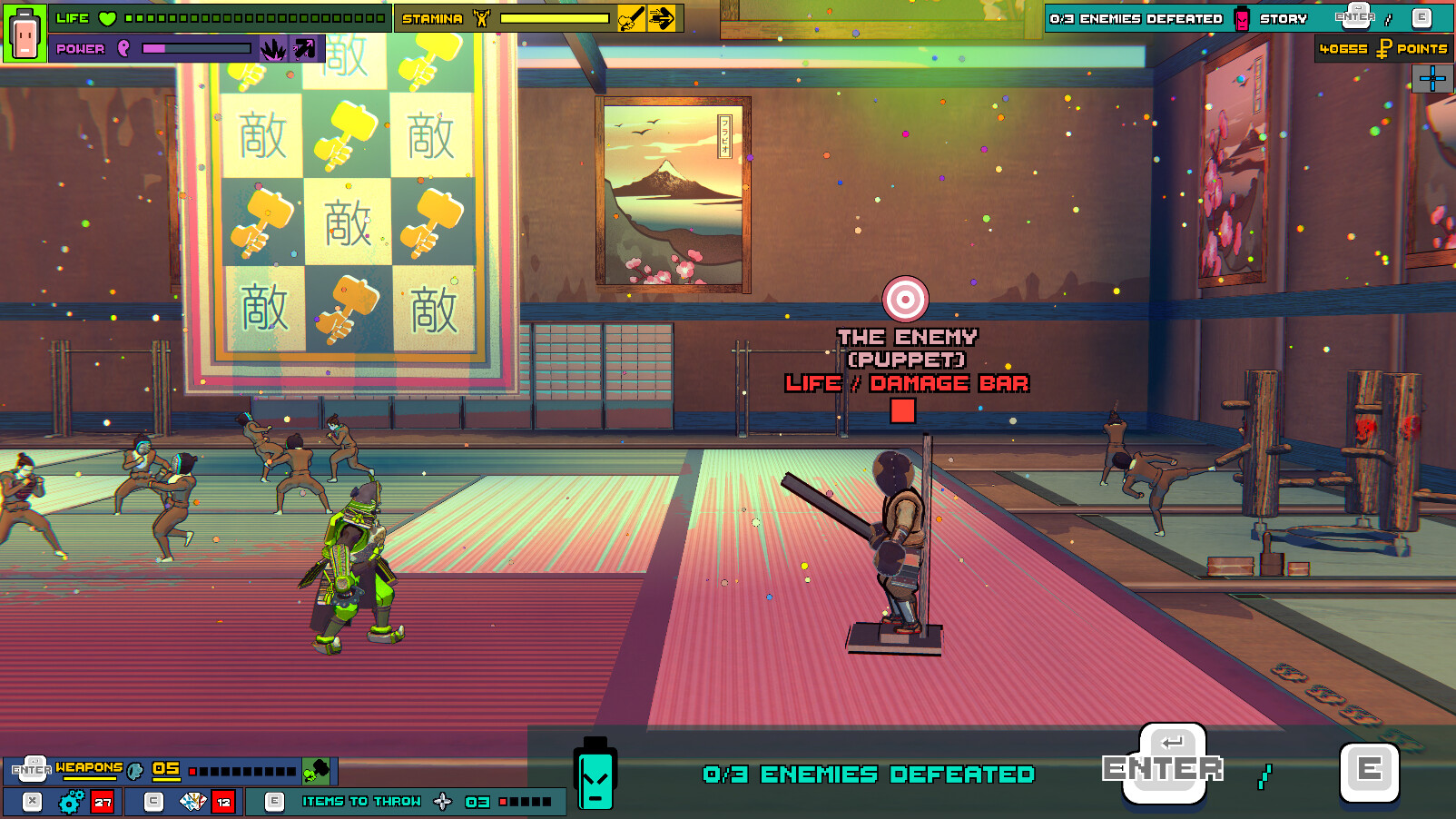Click the gear throwing weapon icon labeled 27

[68, 802]
